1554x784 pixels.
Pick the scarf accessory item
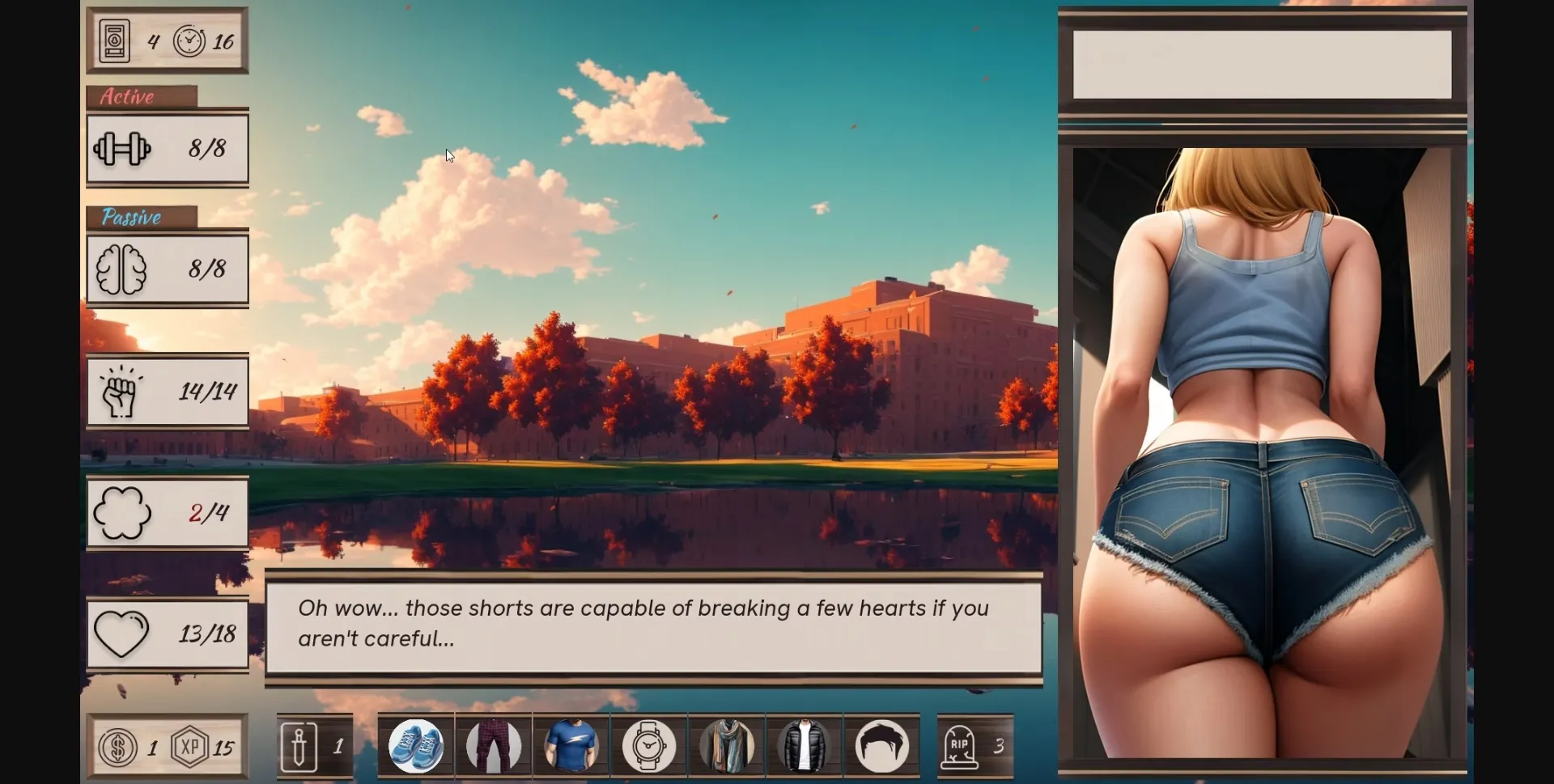[725, 745]
